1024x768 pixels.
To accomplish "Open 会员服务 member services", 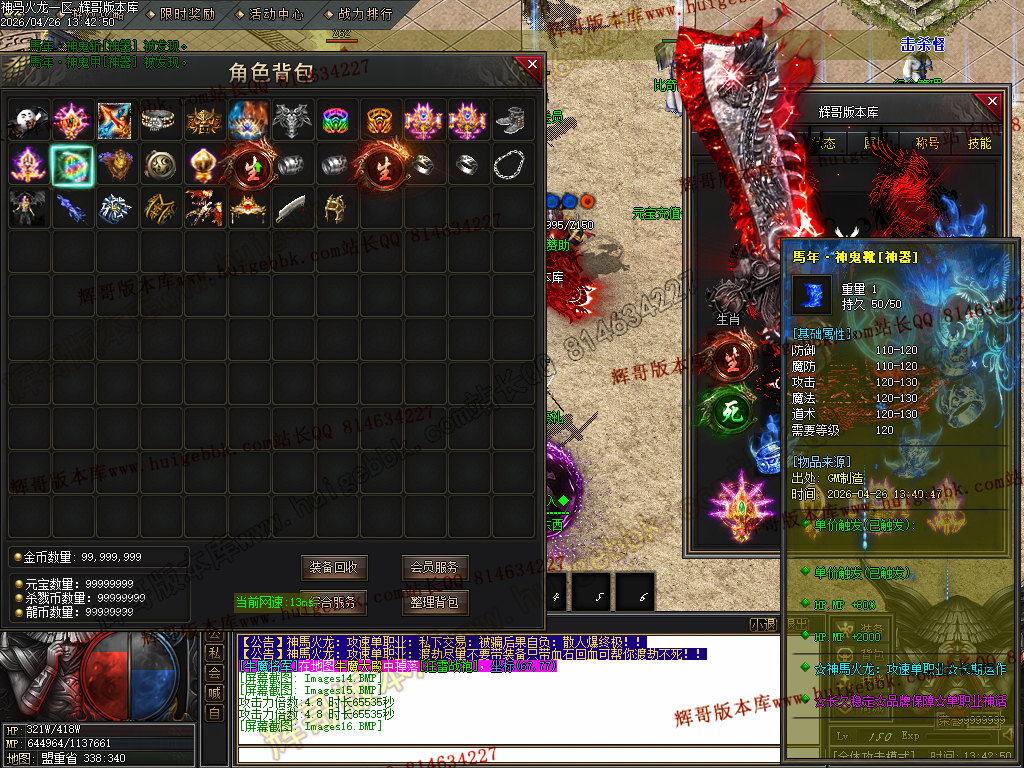I will [x=436, y=567].
